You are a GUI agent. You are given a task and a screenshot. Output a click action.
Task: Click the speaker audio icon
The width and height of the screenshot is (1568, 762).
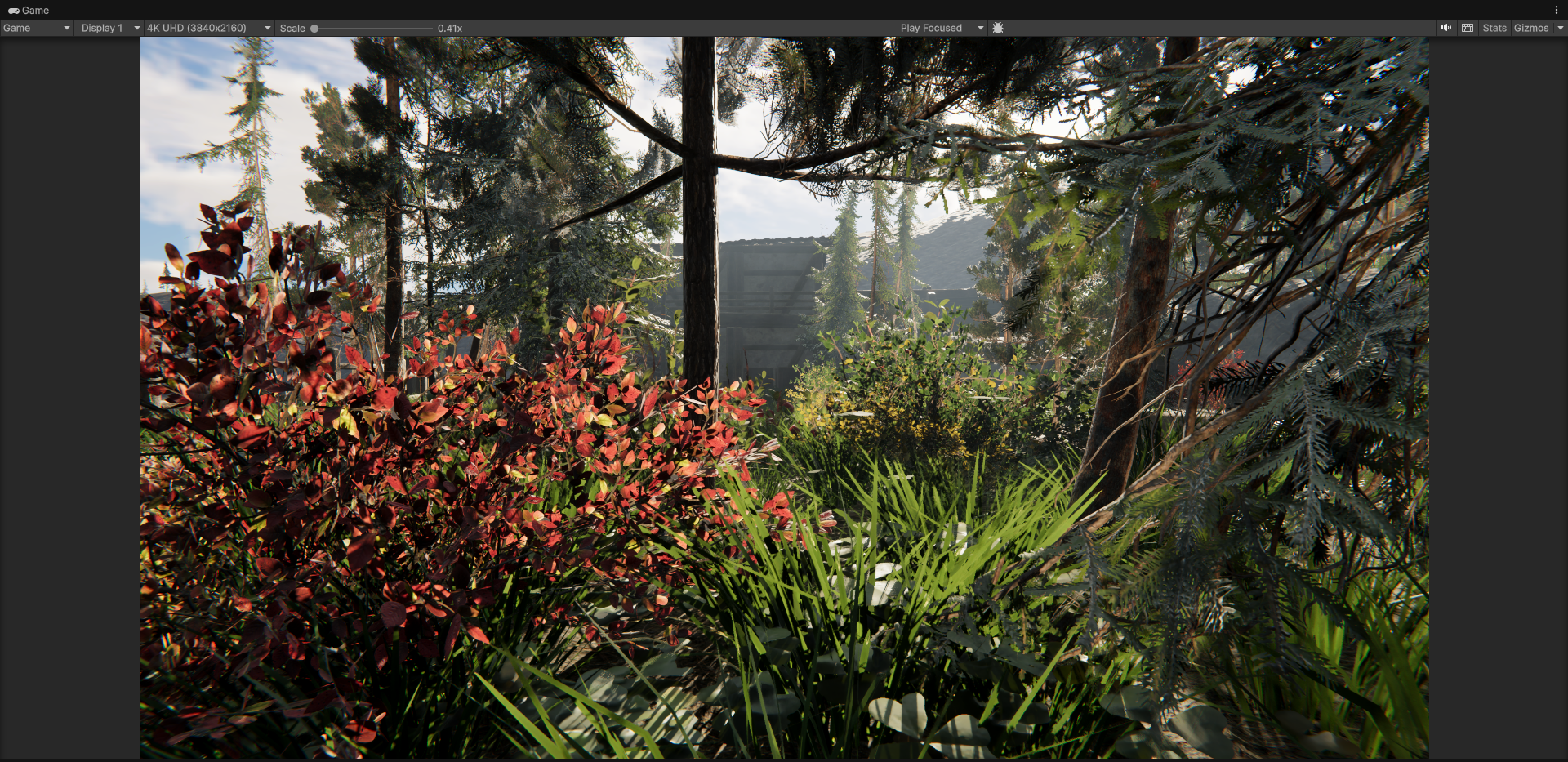(1445, 27)
